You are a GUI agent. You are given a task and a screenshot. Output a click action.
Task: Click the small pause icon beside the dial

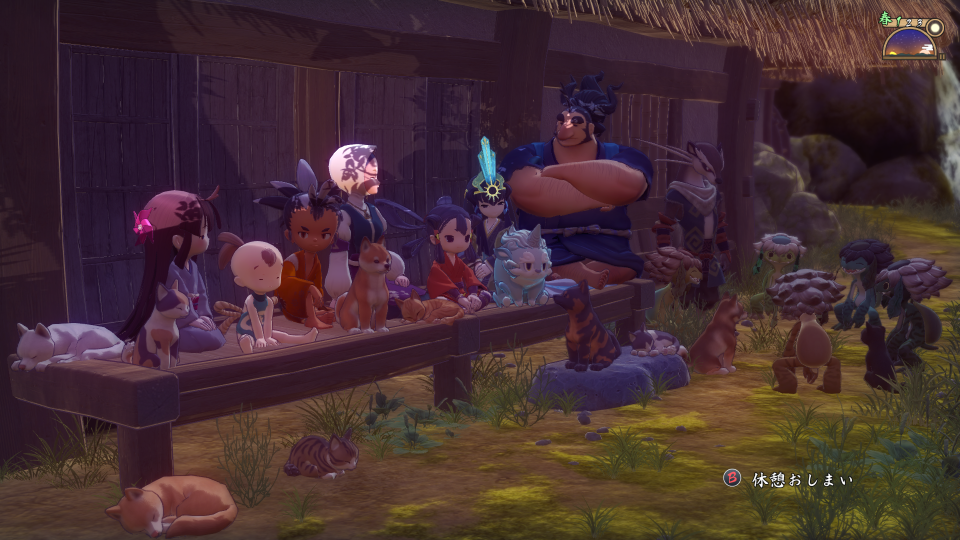[x=941, y=56]
